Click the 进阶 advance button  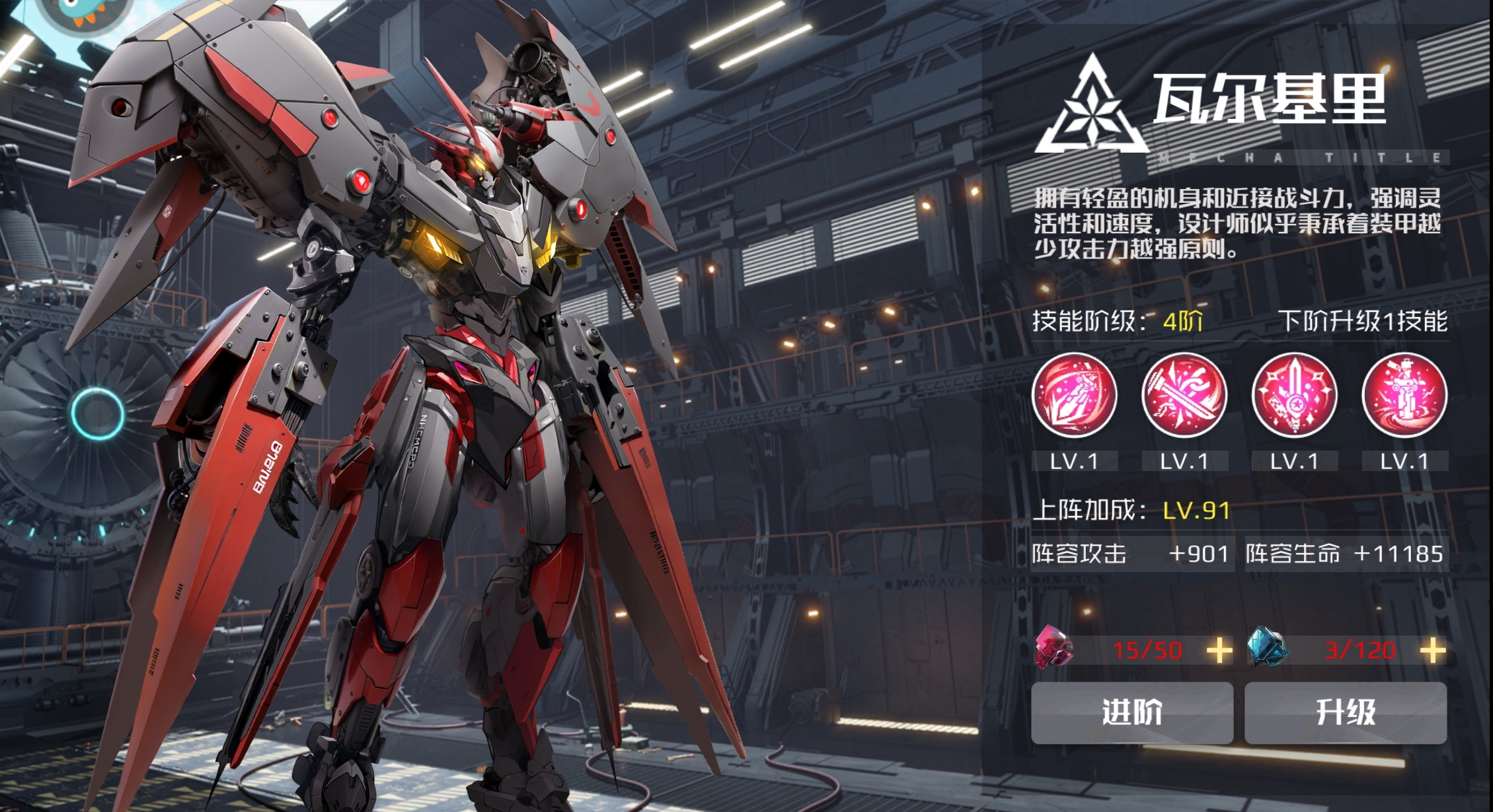coord(1131,713)
